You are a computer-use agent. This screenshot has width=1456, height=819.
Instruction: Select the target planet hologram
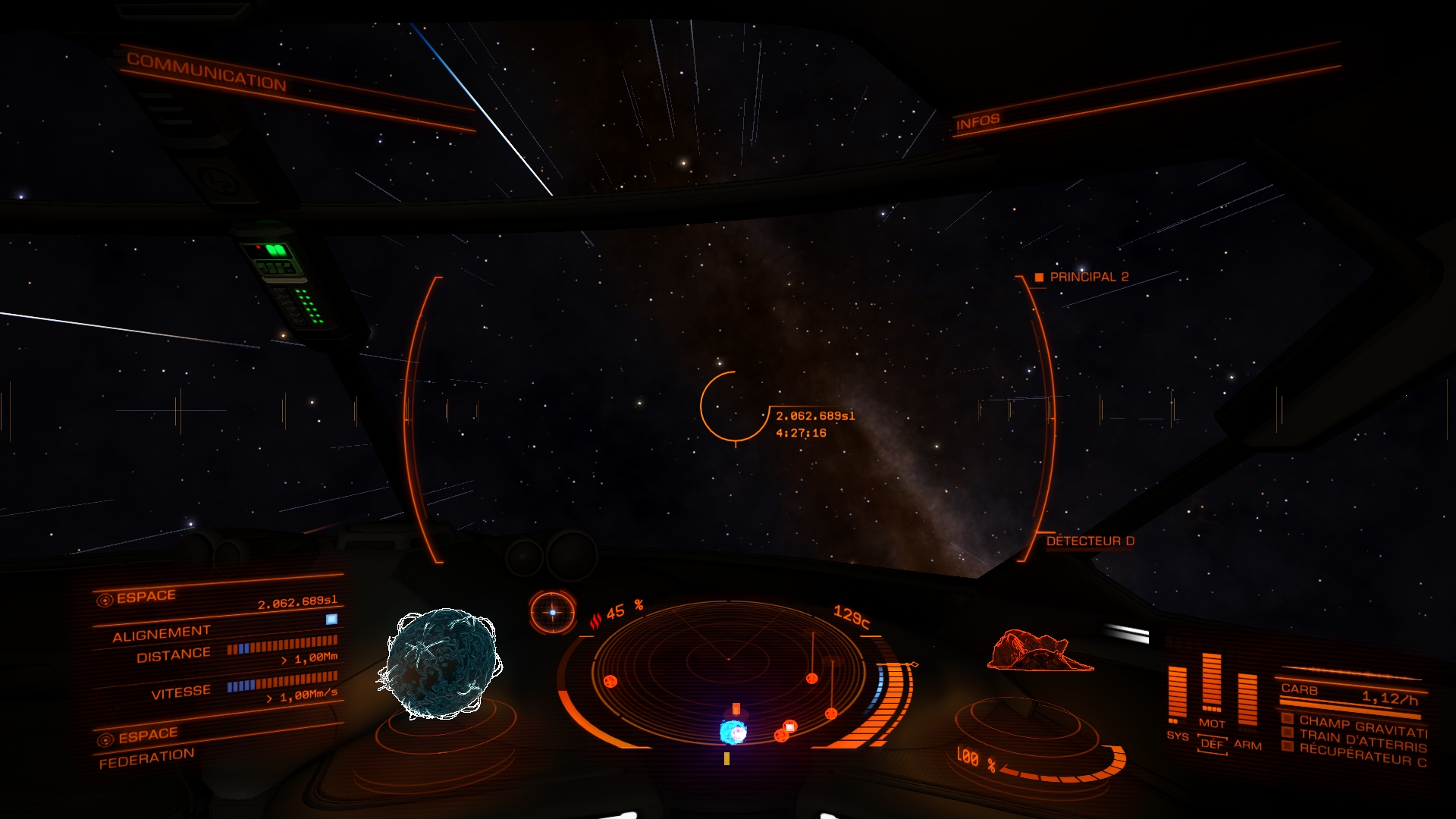[440, 663]
